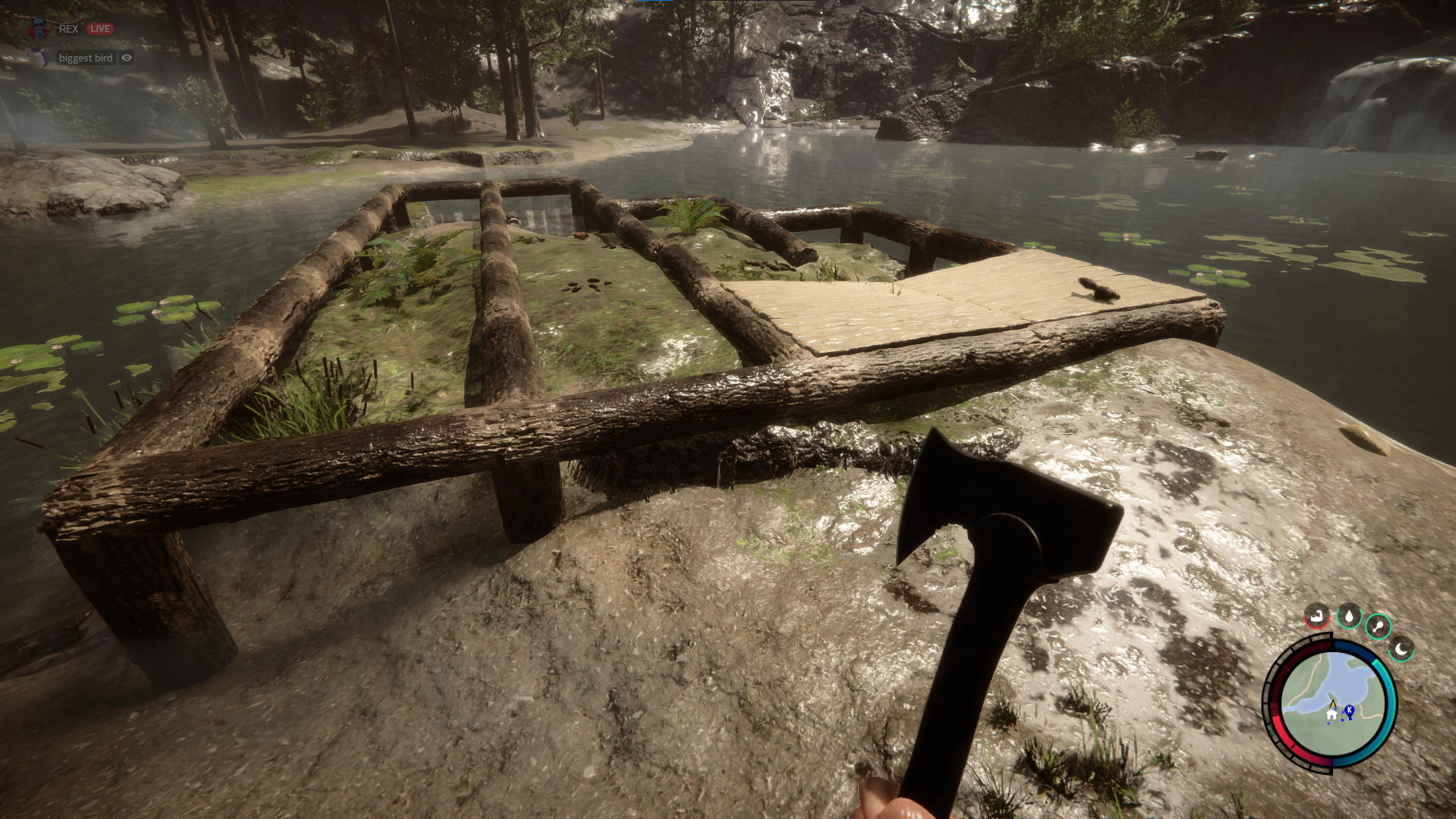Viewport: 1456px width, 819px height.
Task: Check the flexed arm strength icon
Action: click(1316, 616)
